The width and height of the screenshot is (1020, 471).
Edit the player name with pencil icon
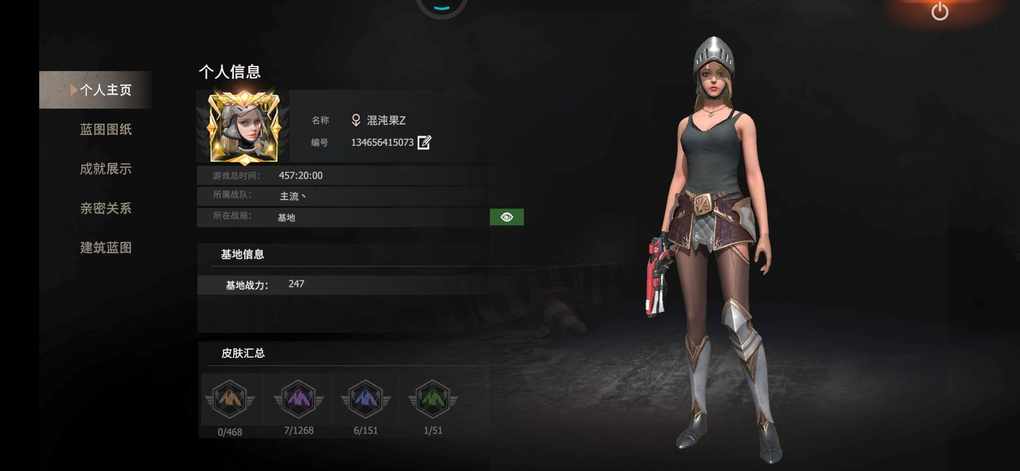(424, 142)
